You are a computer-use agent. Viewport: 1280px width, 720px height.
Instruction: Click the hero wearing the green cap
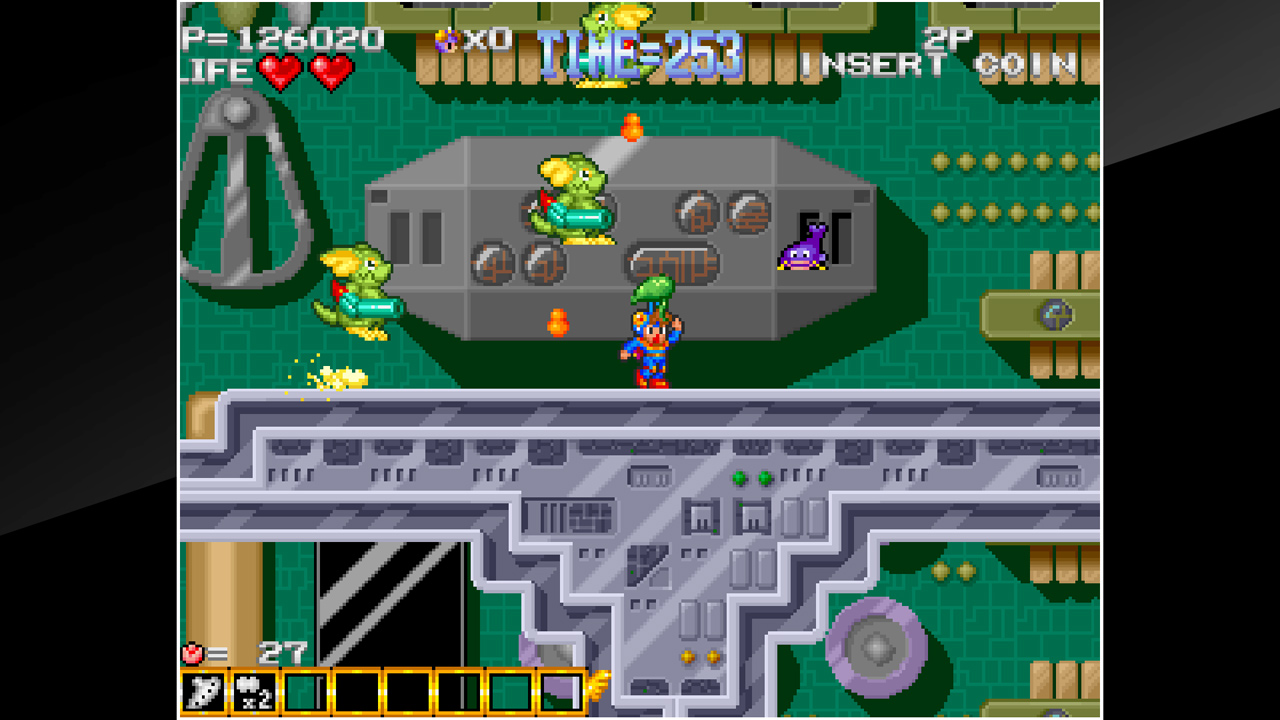pos(650,340)
